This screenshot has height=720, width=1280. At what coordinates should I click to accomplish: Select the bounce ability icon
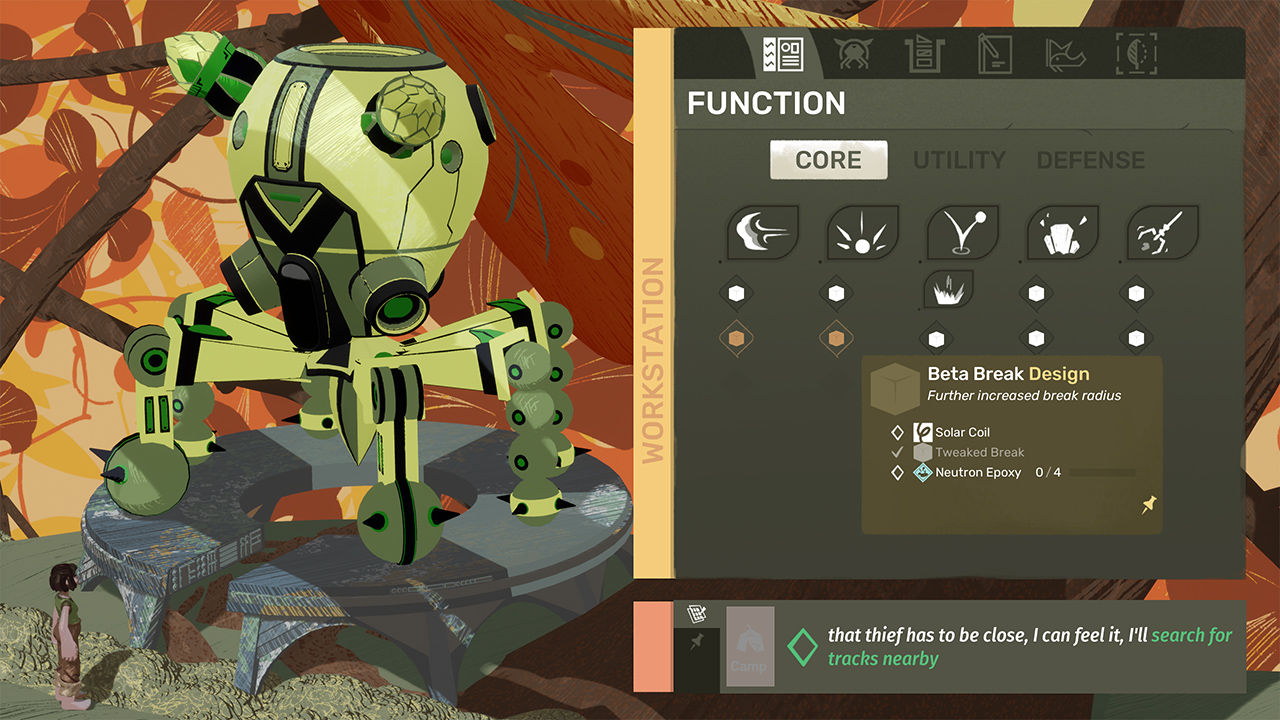pos(963,233)
